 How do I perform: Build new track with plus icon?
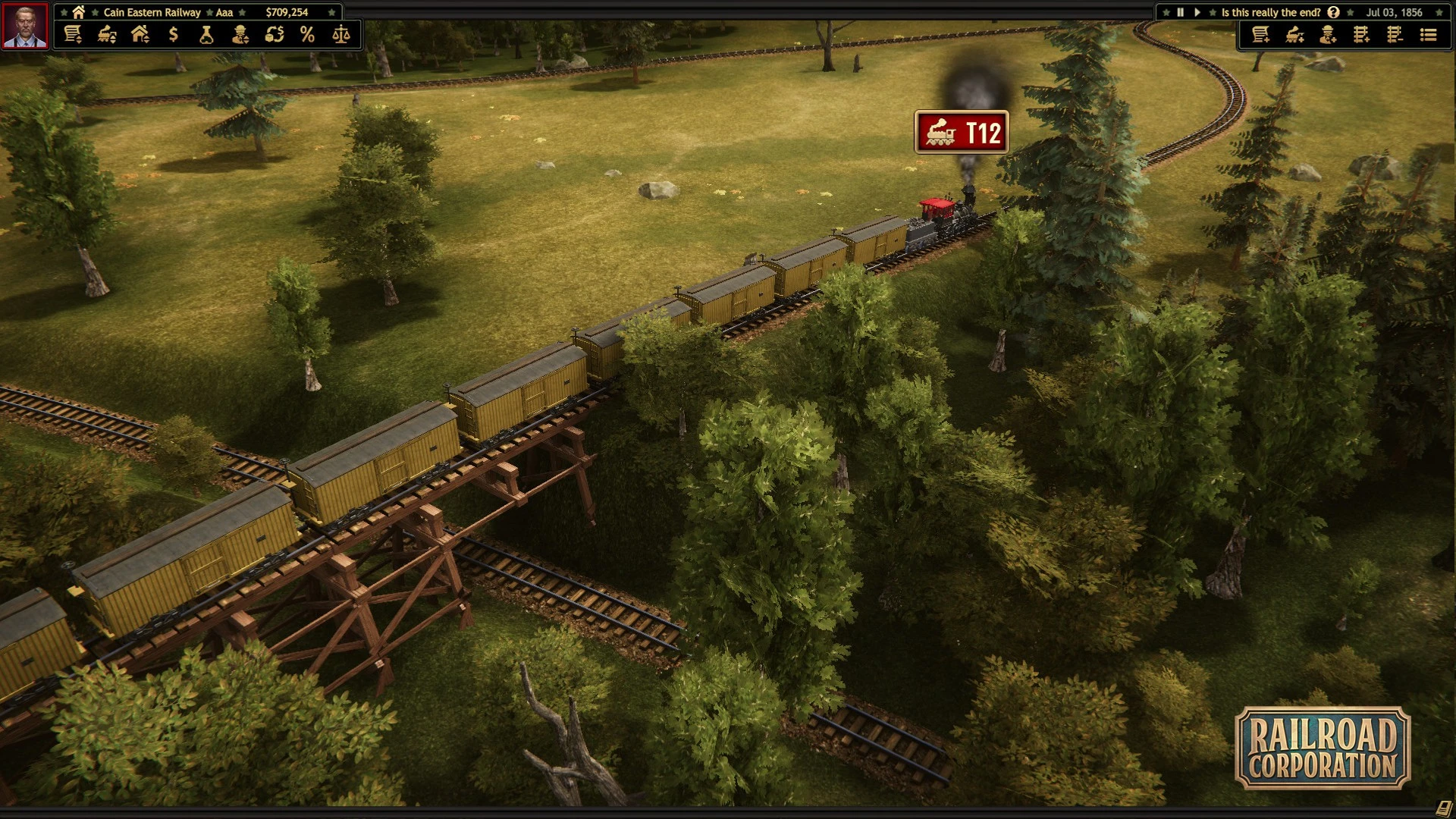click(1361, 35)
